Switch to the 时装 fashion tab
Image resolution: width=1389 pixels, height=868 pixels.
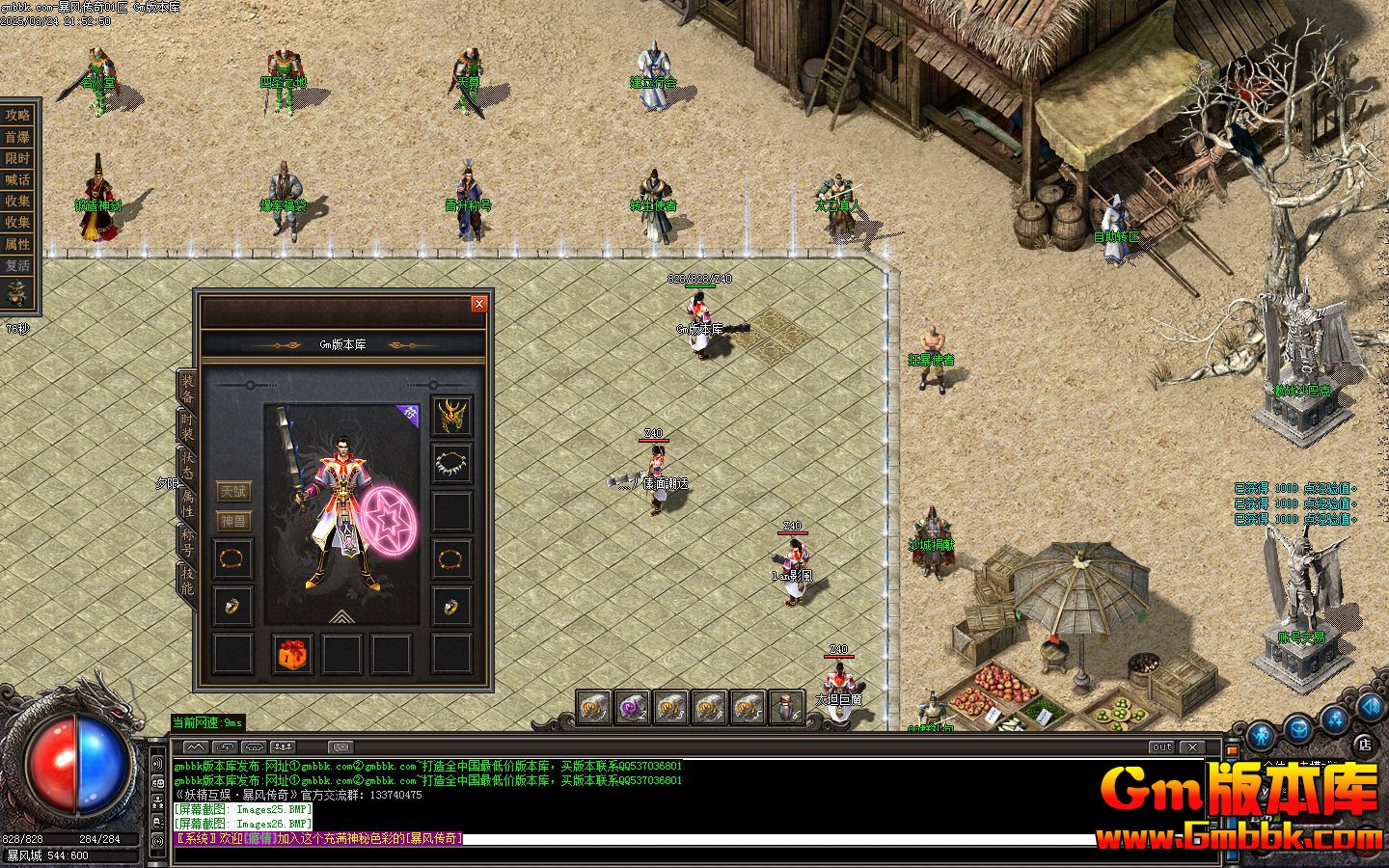pyautogui.click(x=187, y=429)
